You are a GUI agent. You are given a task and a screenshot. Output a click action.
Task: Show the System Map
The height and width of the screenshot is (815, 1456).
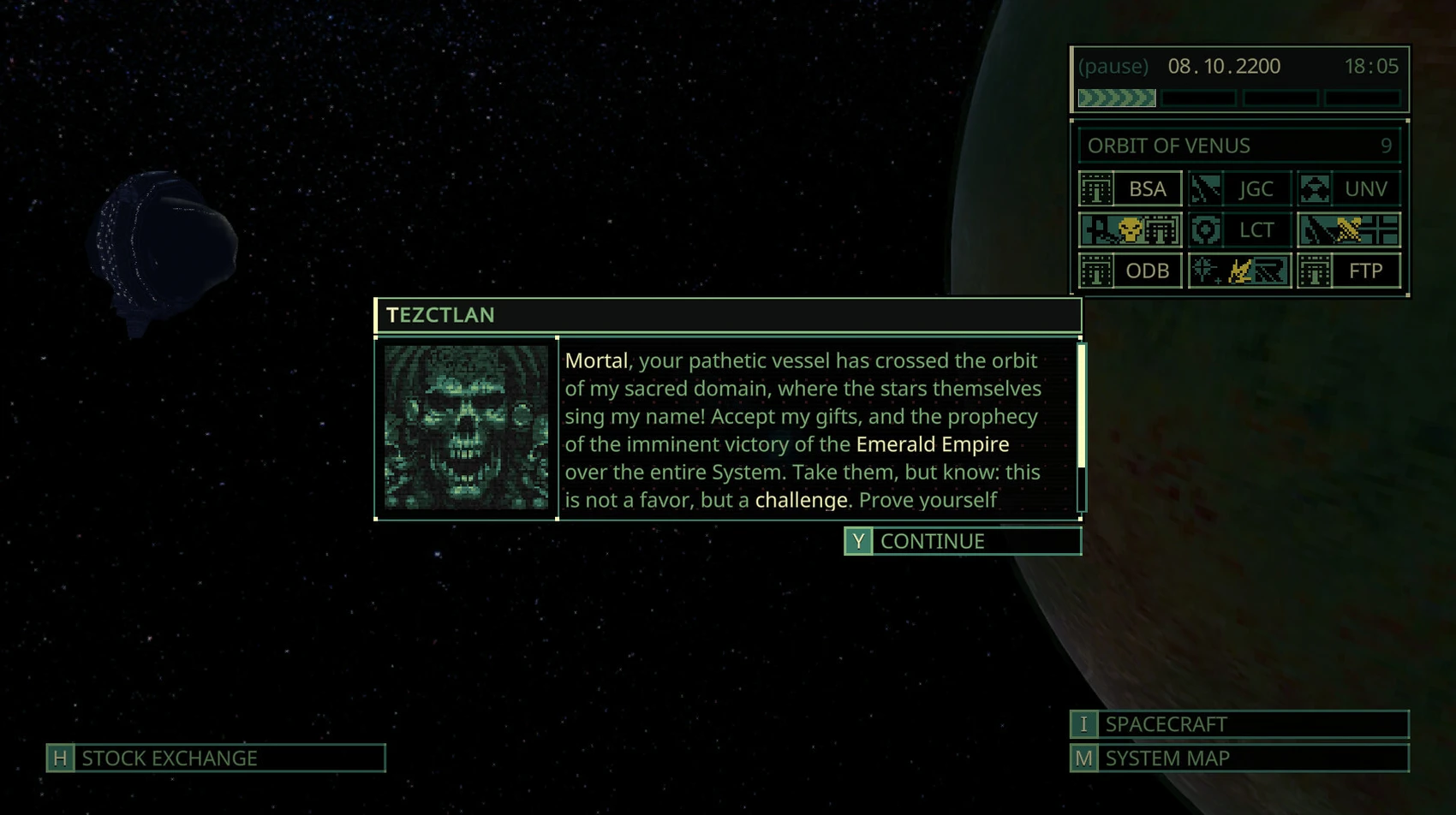point(1238,758)
